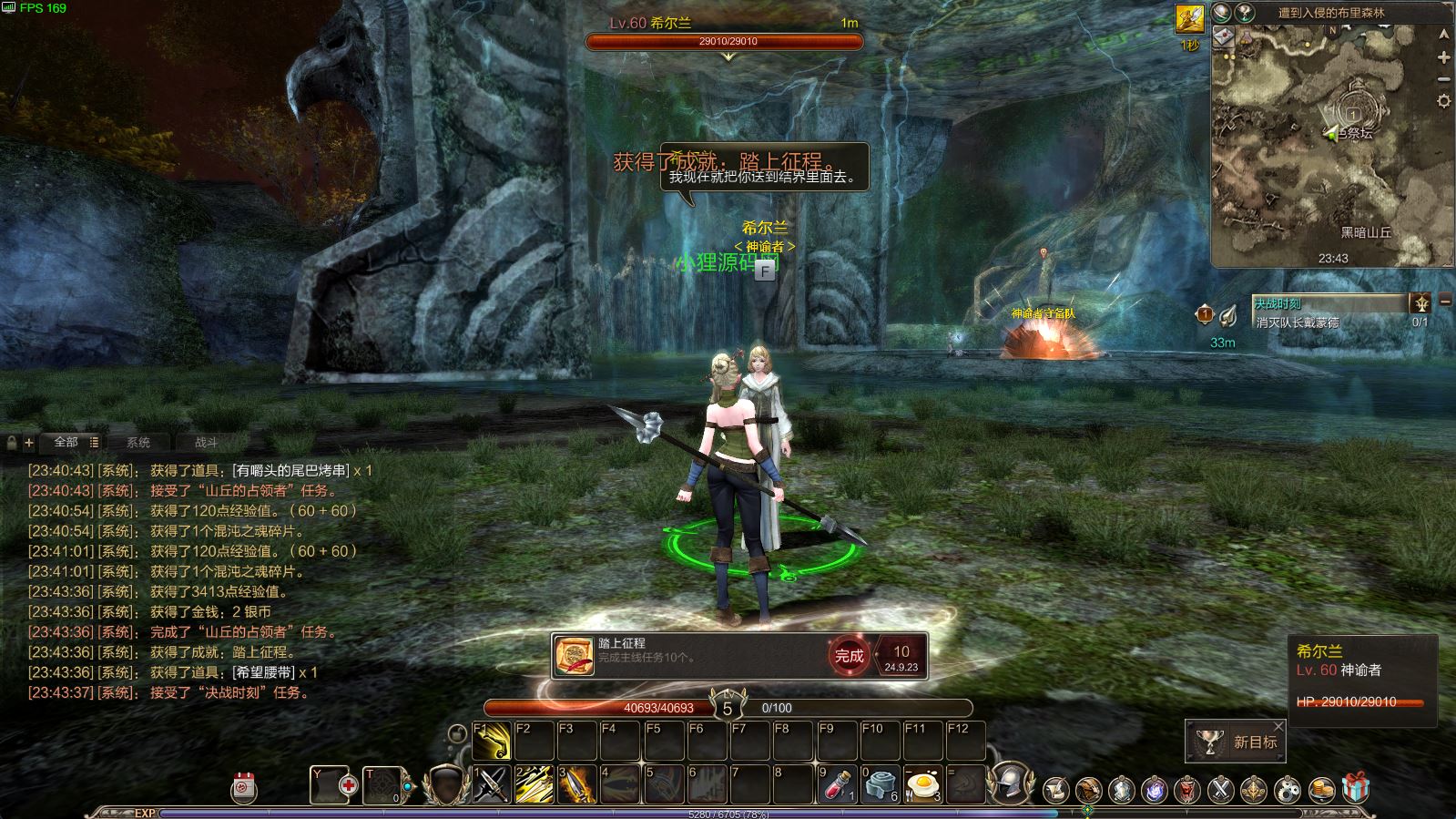Activate the crossed swords skill in slot 1
Screen dimensions: 1456x819
pos(491,785)
